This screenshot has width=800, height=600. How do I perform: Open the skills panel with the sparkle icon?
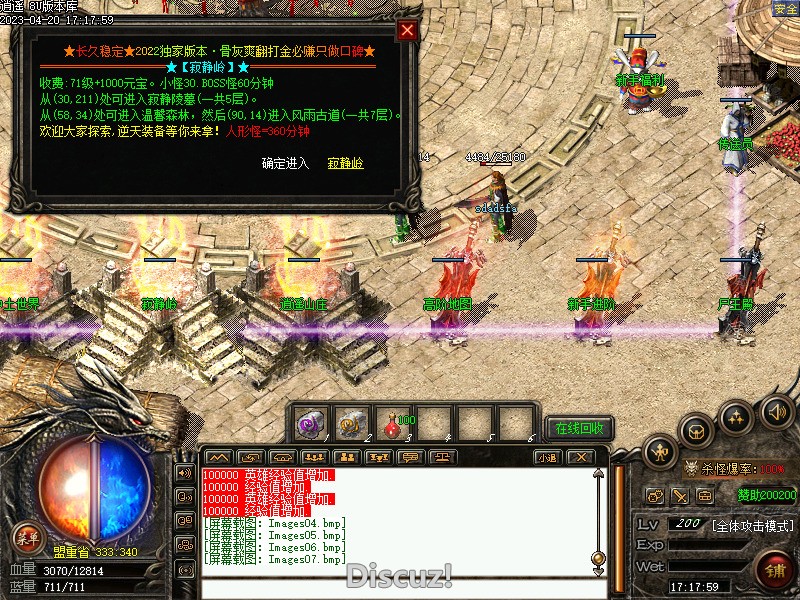[737, 416]
